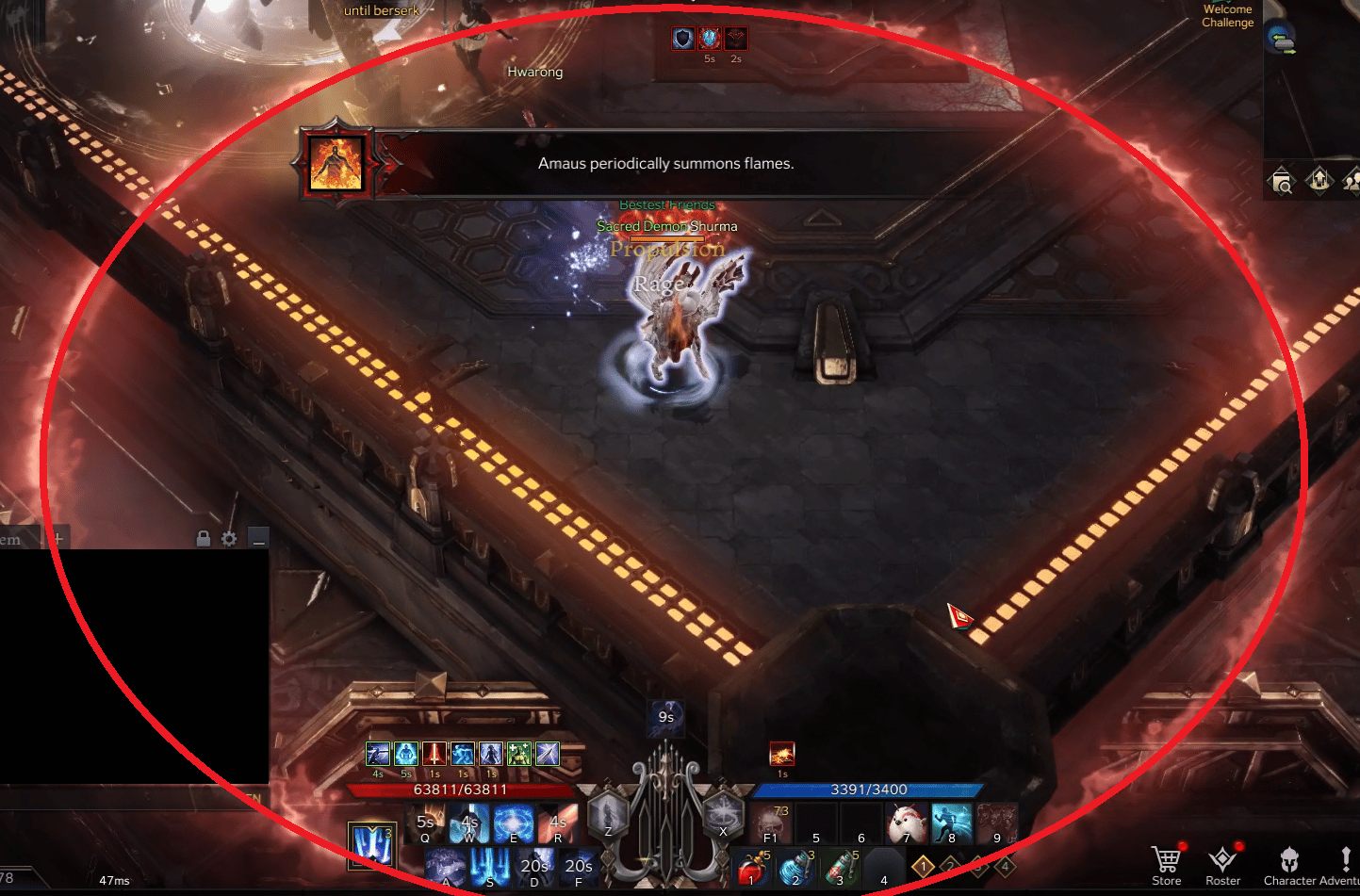
Task: Click the stronghold icon beneath the minimap
Action: pyautogui.click(x=1319, y=179)
